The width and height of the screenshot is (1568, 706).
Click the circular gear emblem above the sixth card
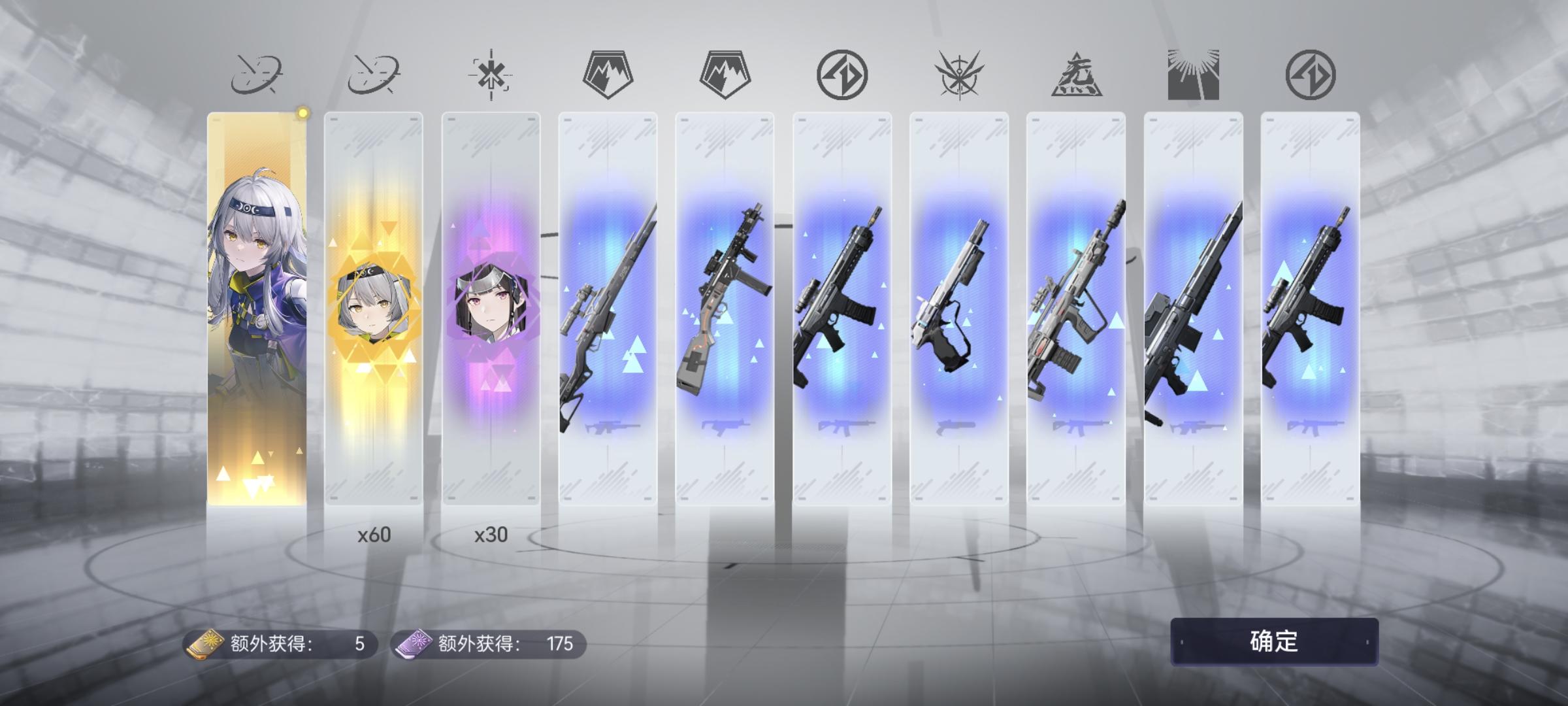point(843,75)
